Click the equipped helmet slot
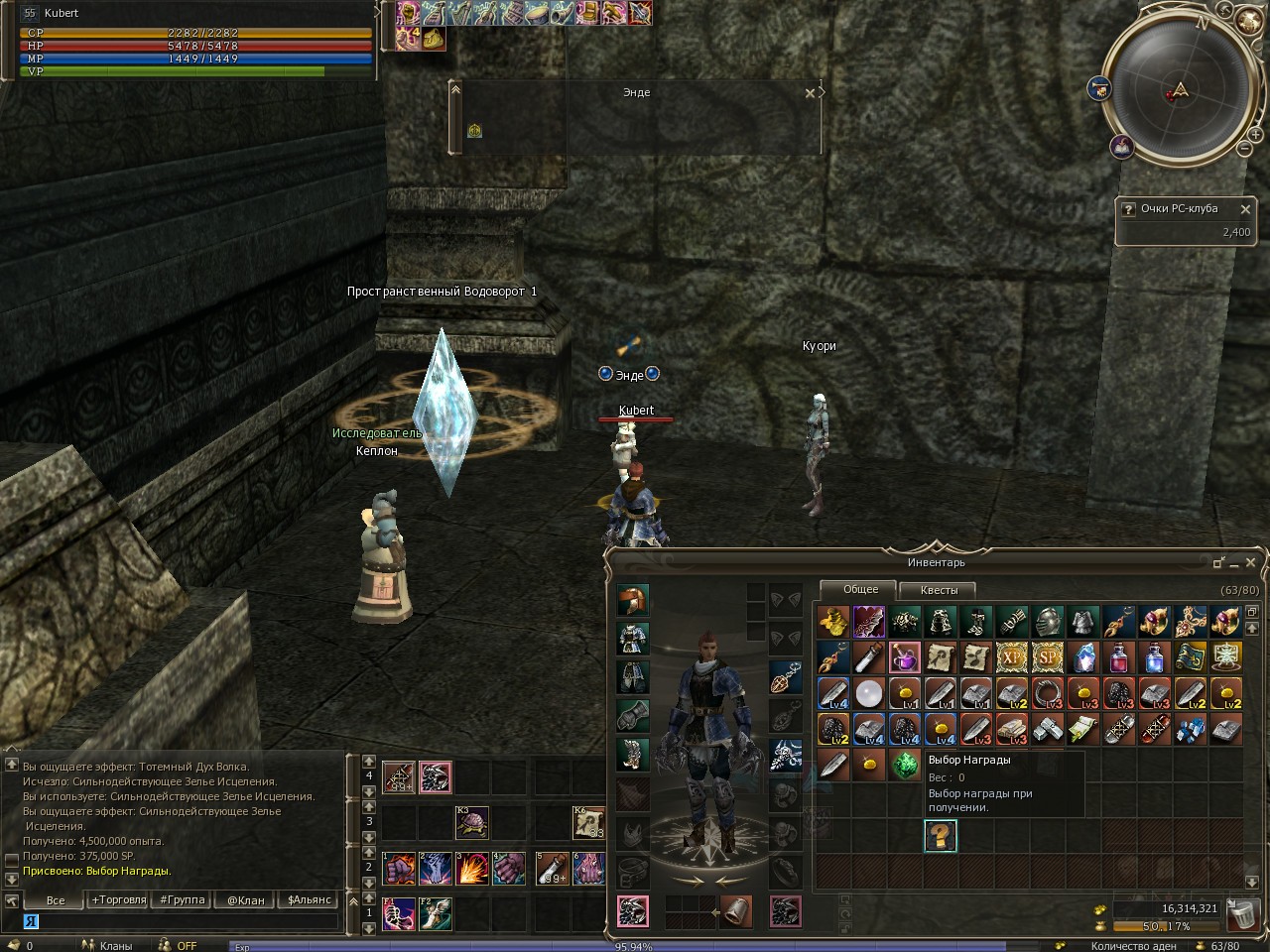This screenshot has height=952, width=1270. click(x=632, y=600)
